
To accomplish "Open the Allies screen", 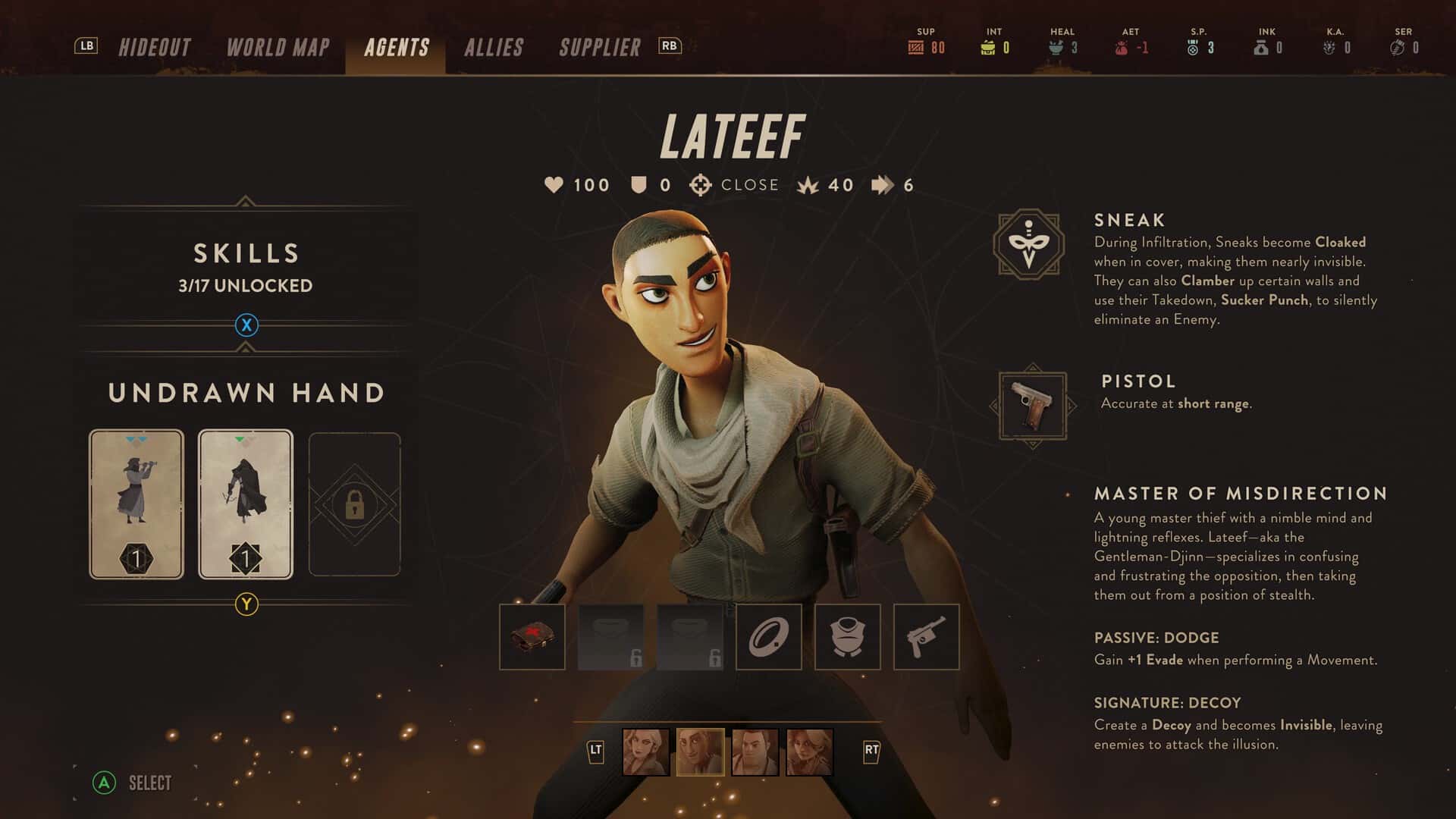I will (494, 48).
